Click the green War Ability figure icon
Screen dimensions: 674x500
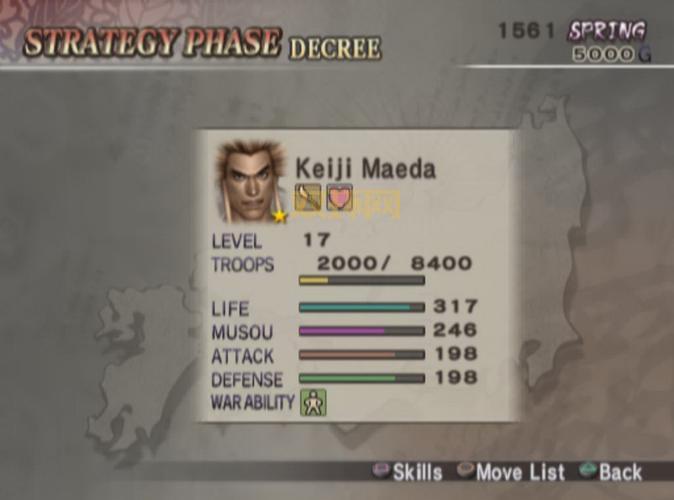click(x=314, y=403)
